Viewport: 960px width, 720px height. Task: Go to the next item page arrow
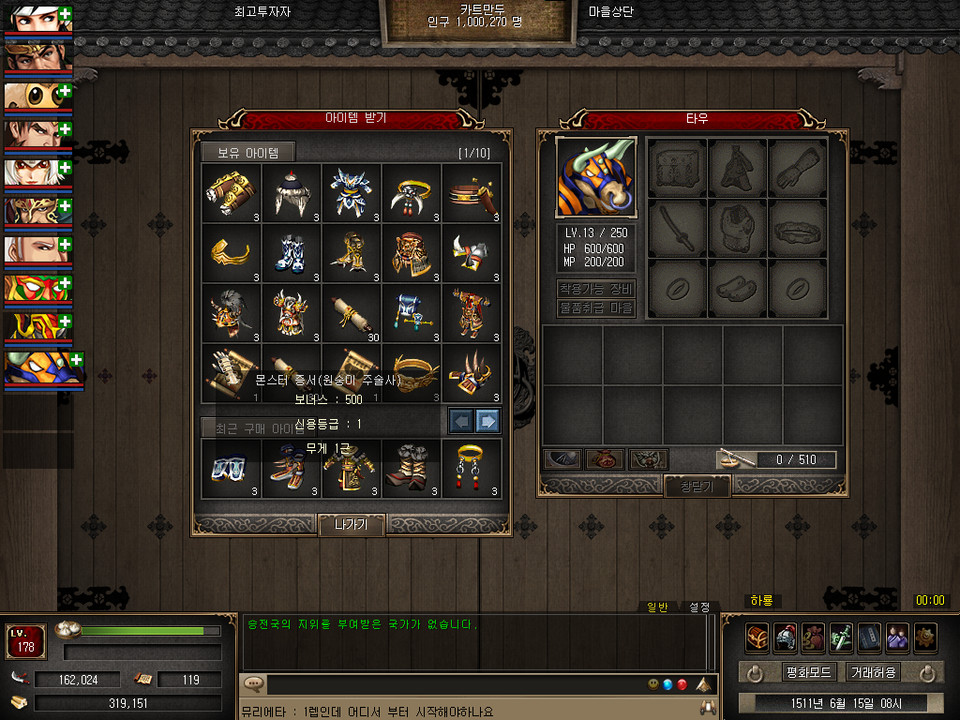(x=488, y=420)
